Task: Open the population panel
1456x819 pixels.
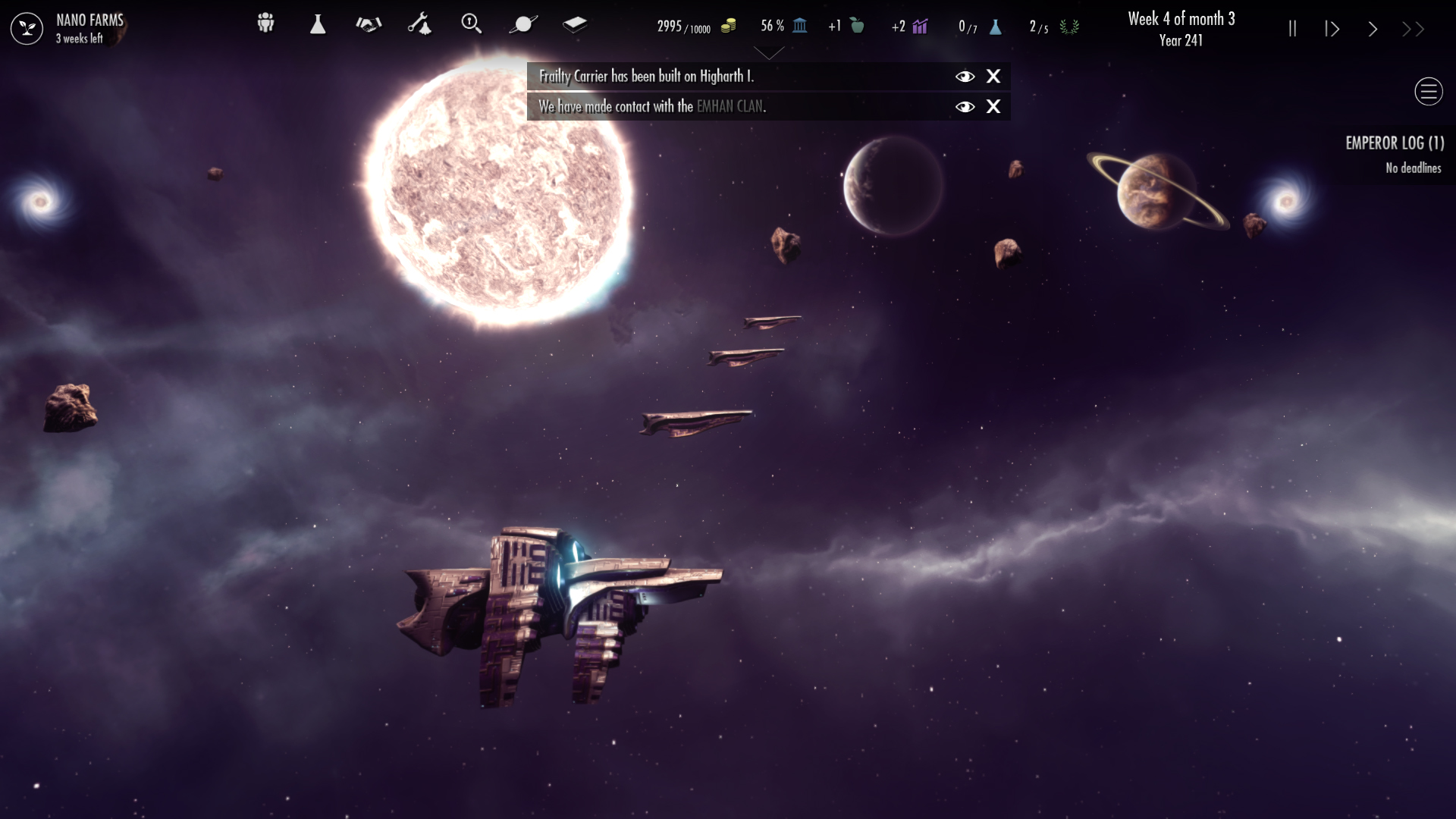Action: pyautogui.click(x=265, y=24)
